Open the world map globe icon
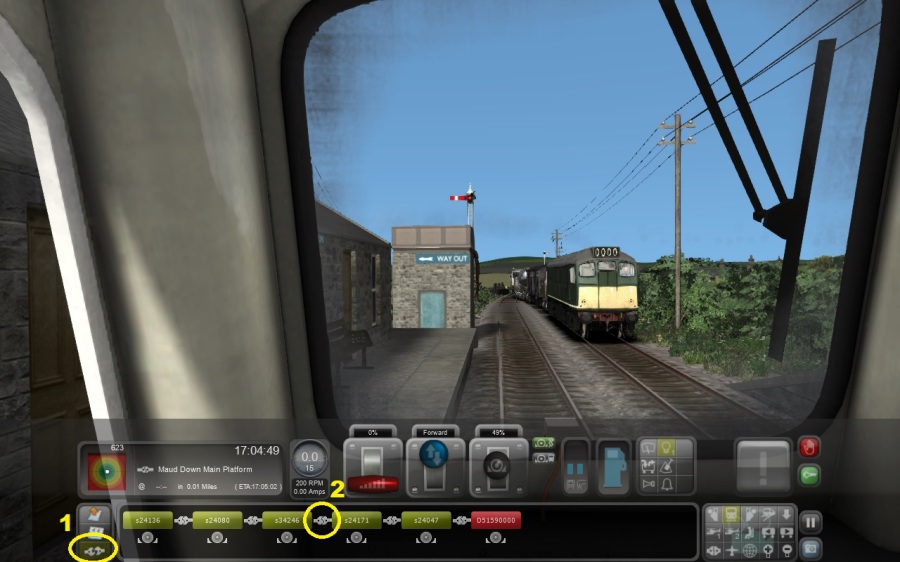The height and width of the screenshot is (562, 900). tap(750, 550)
